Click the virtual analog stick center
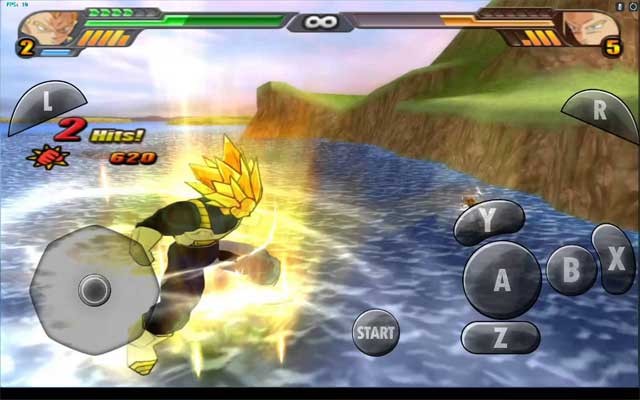Image resolution: width=640 pixels, height=400 pixels. [95, 291]
